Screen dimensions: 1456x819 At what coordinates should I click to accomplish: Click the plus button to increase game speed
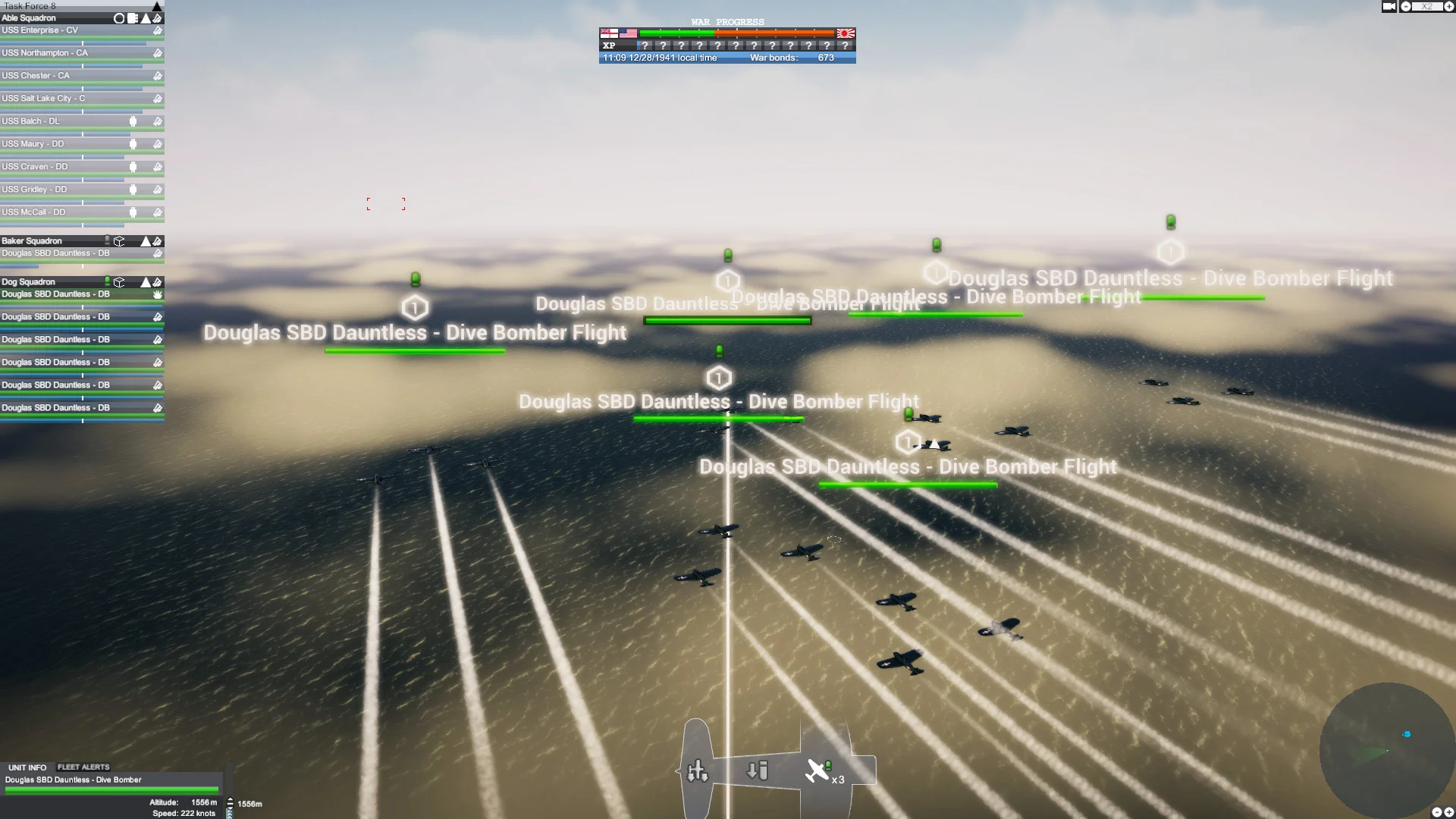(x=1449, y=6)
